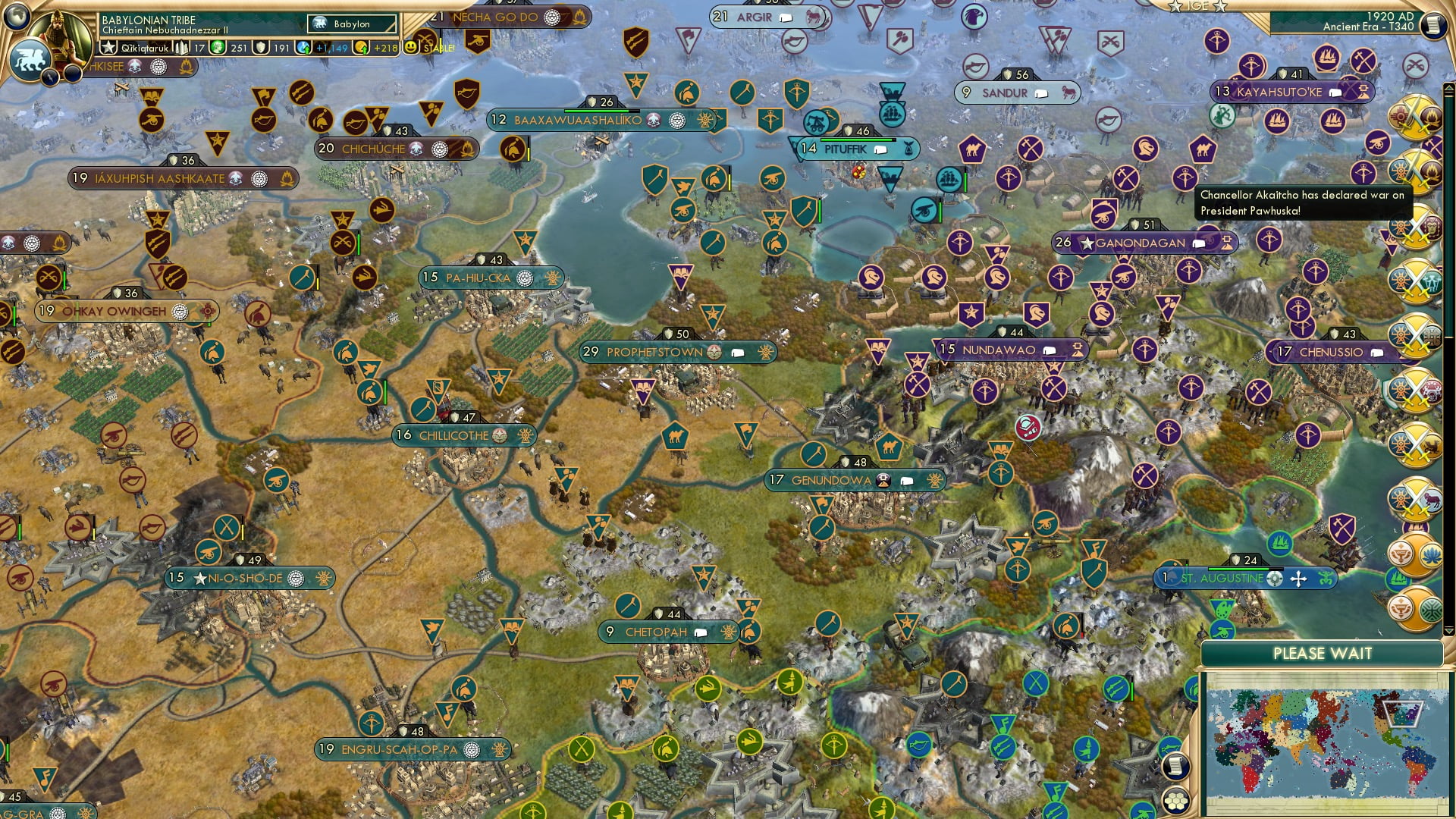1456x819 pixels.
Task: Click the up arrow atop the notification panel scrollbar
Action: pos(1449,89)
